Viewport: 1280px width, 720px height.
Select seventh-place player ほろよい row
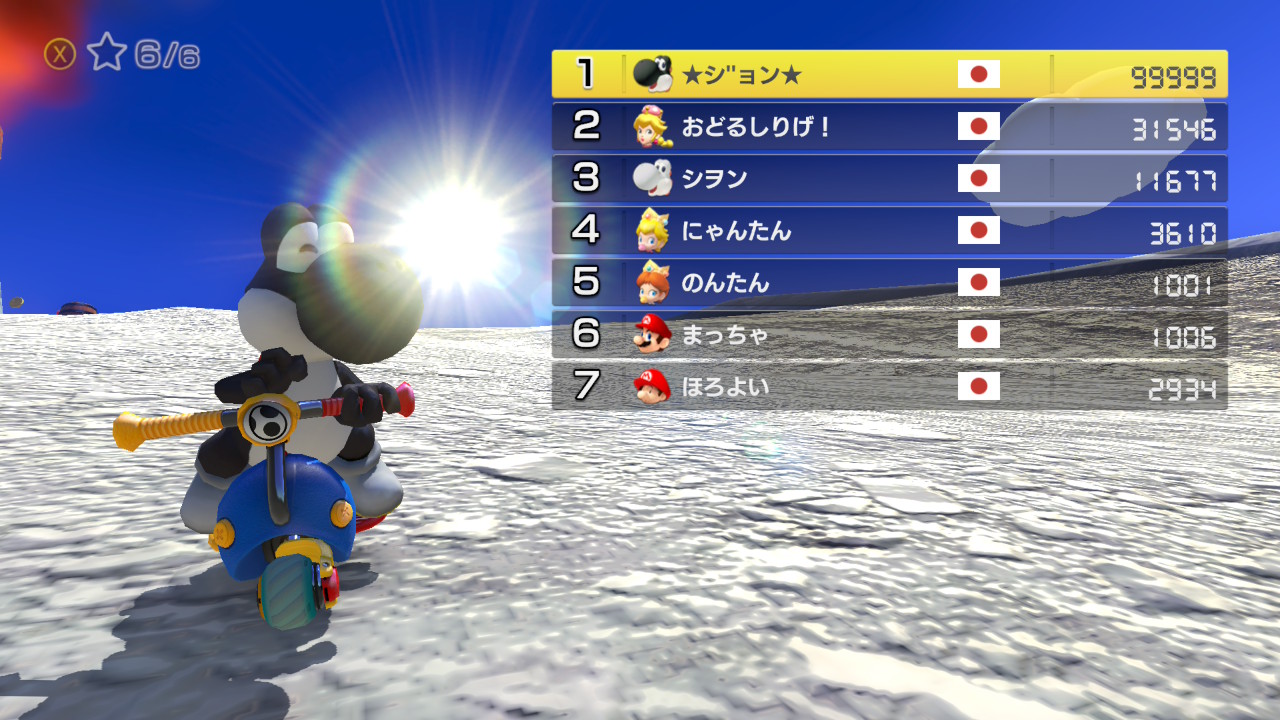coord(889,386)
